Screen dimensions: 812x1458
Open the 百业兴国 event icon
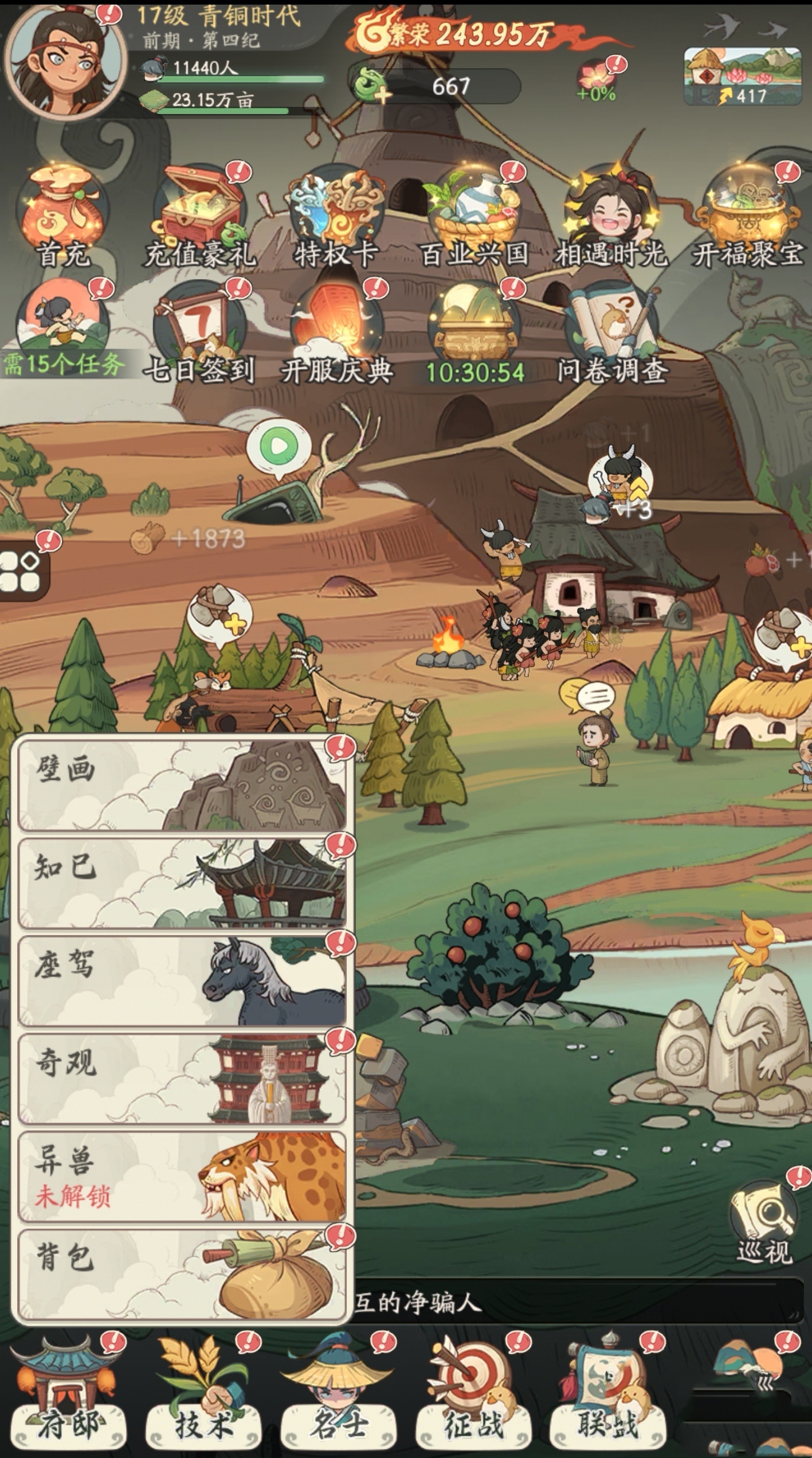click(x=474, y=215)
